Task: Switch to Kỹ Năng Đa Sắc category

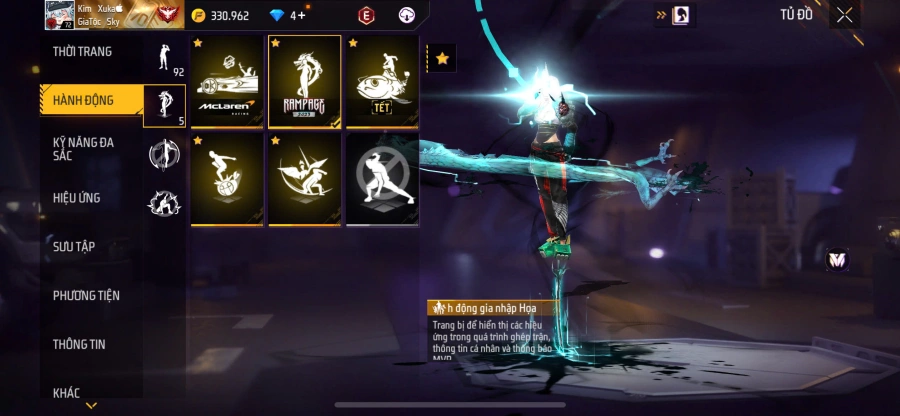Action: 84,150
